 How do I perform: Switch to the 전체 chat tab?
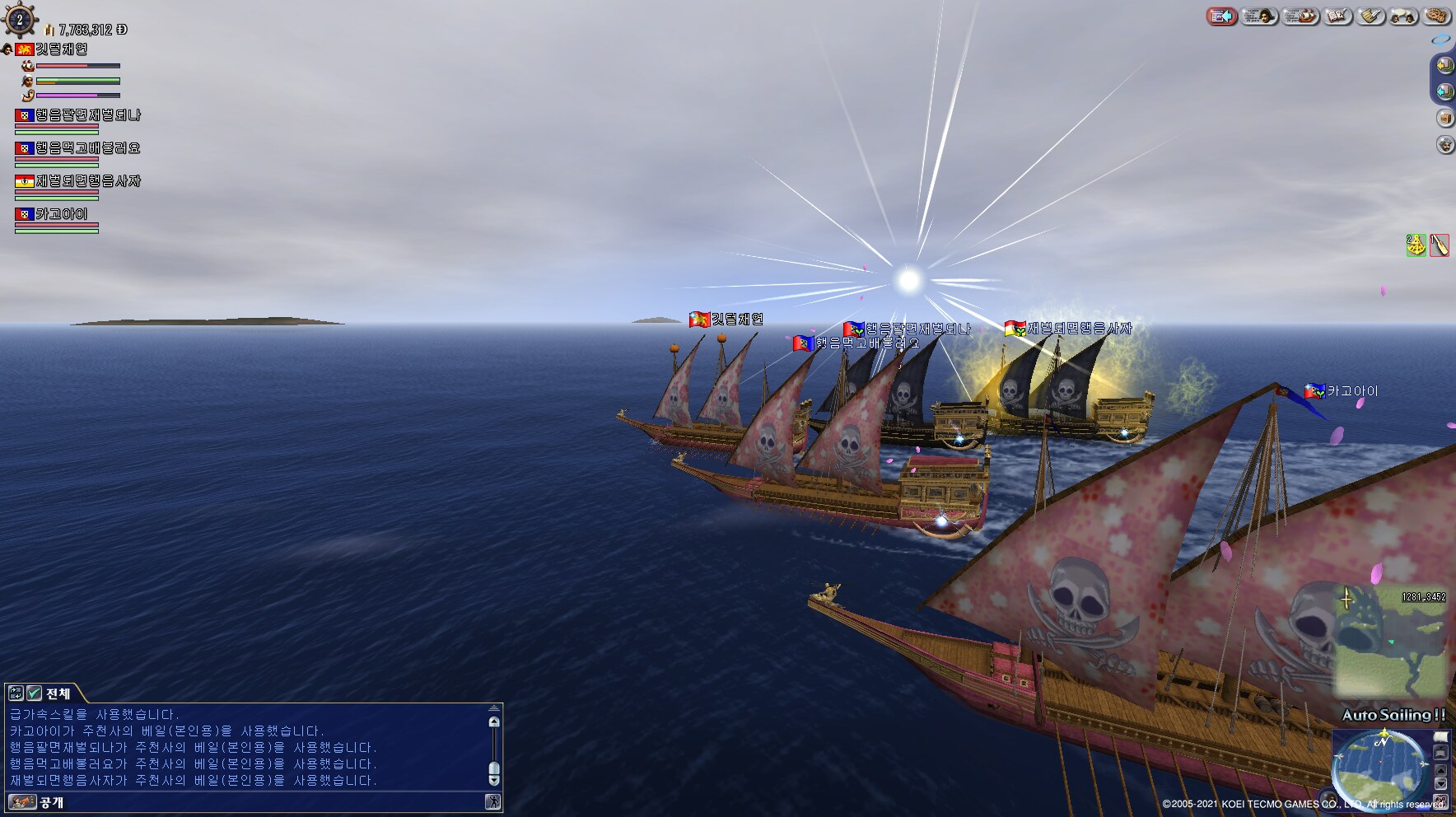click(58, 693)
